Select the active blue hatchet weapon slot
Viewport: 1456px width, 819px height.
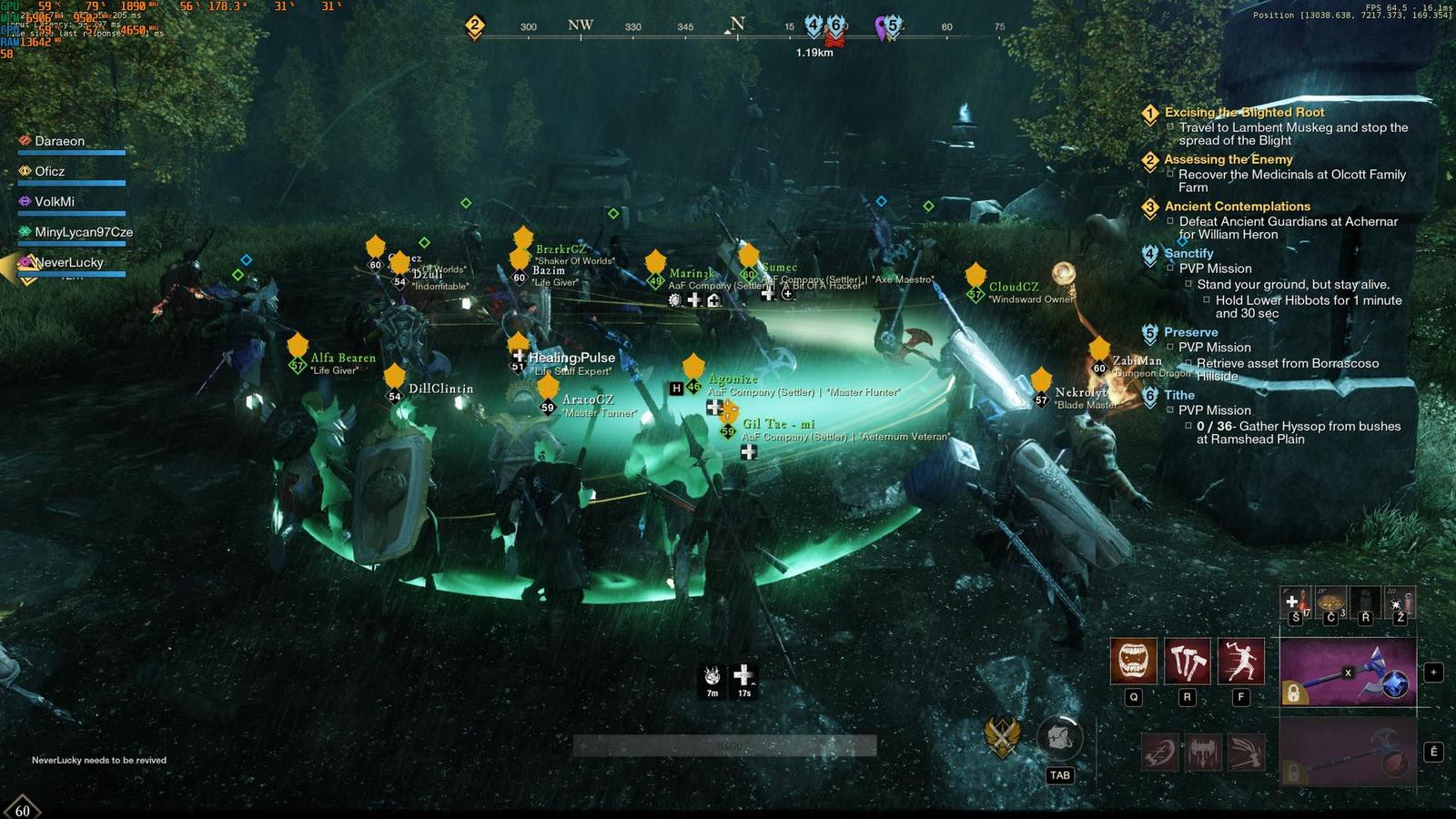(1348, 672)
